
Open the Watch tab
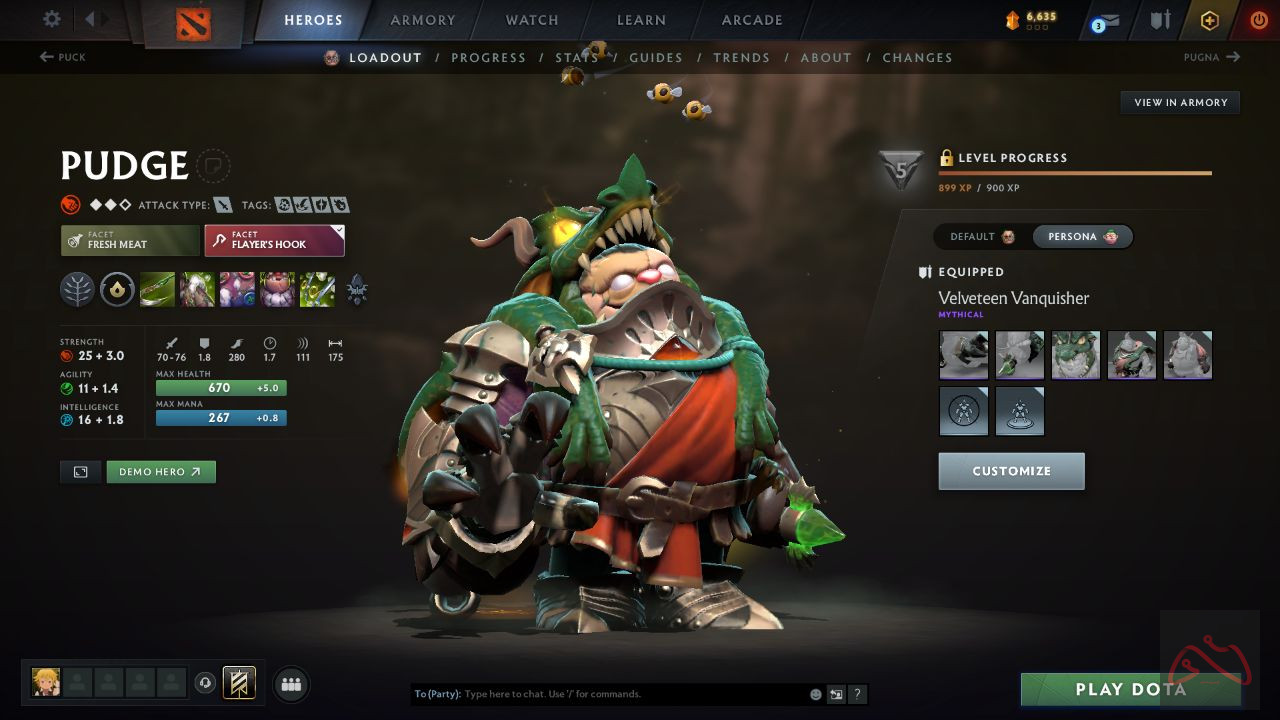(x=532, y=20)
